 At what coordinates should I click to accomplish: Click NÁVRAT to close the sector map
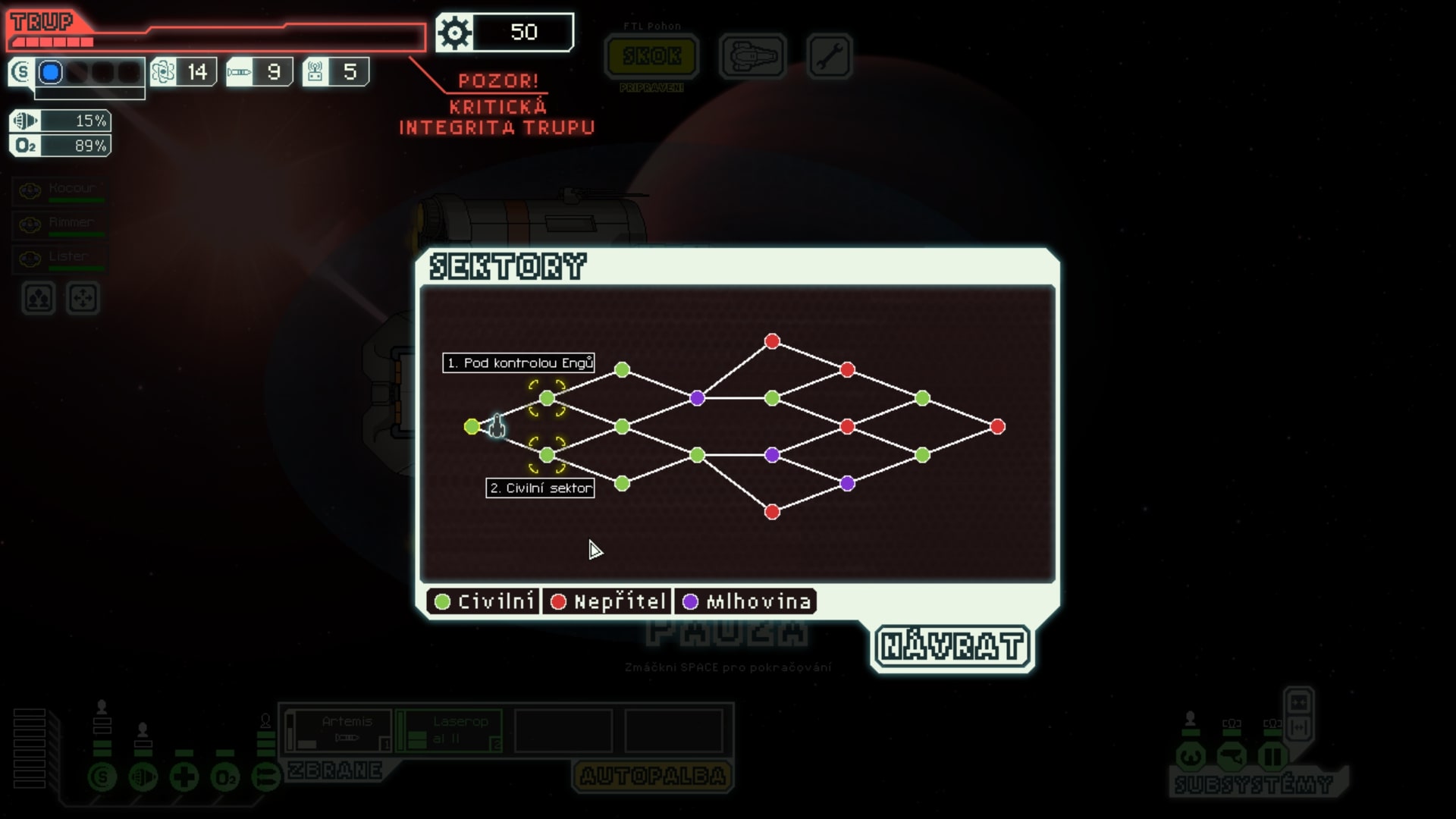tap(953, 647)
